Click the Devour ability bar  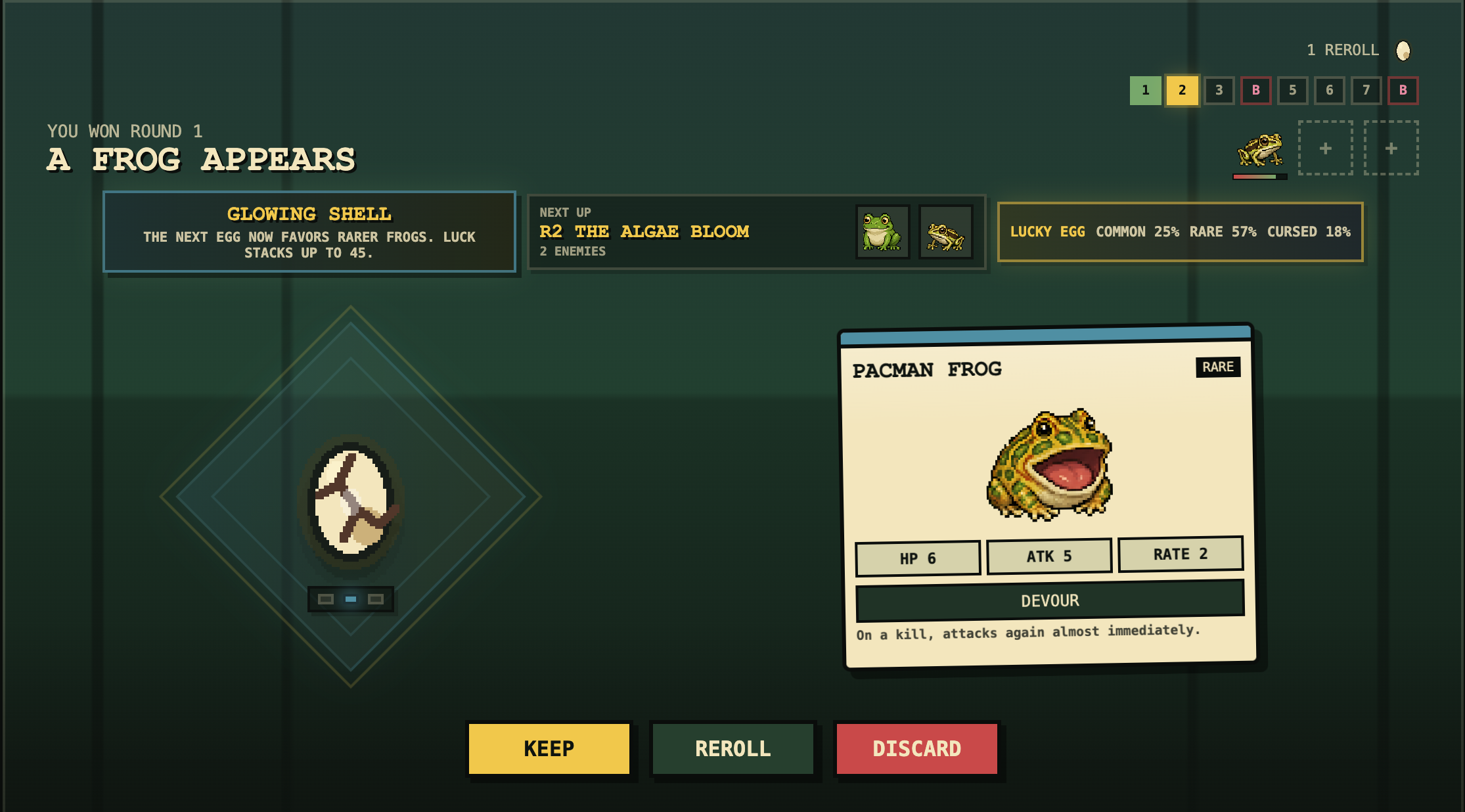1050,600
